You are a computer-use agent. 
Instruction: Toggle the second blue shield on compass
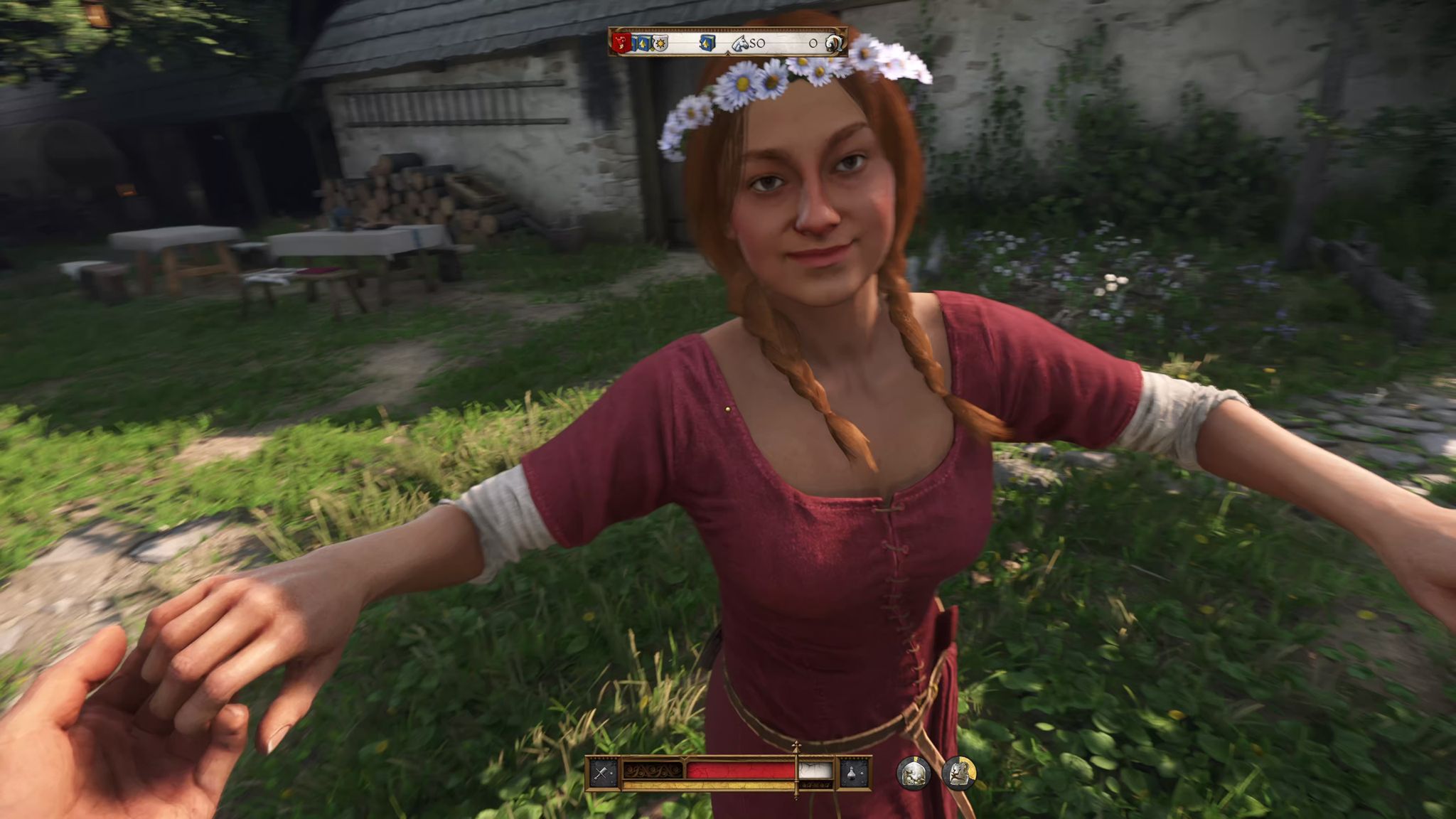click(x=643, y=42)
